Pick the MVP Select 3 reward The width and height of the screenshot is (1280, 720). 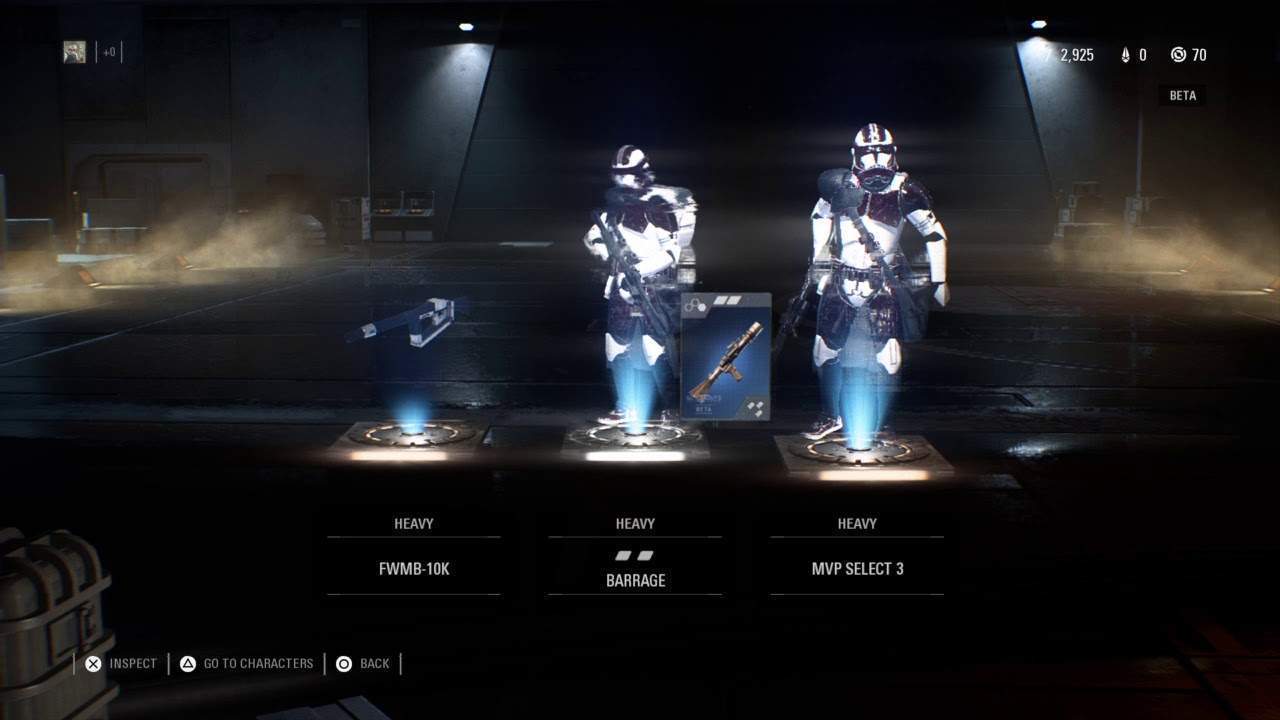point(857,568)
